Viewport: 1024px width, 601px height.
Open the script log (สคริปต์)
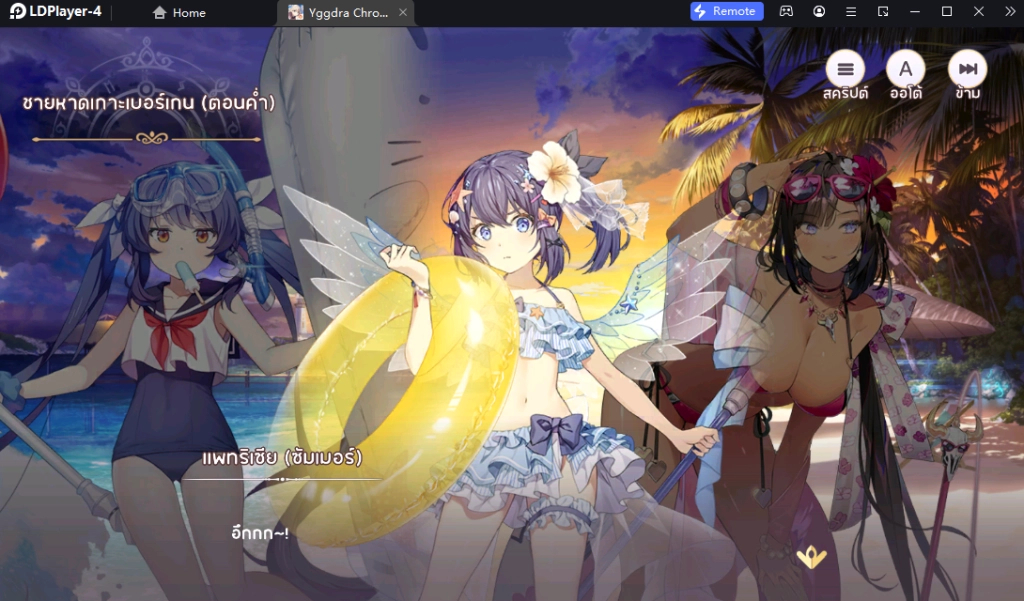845,69
